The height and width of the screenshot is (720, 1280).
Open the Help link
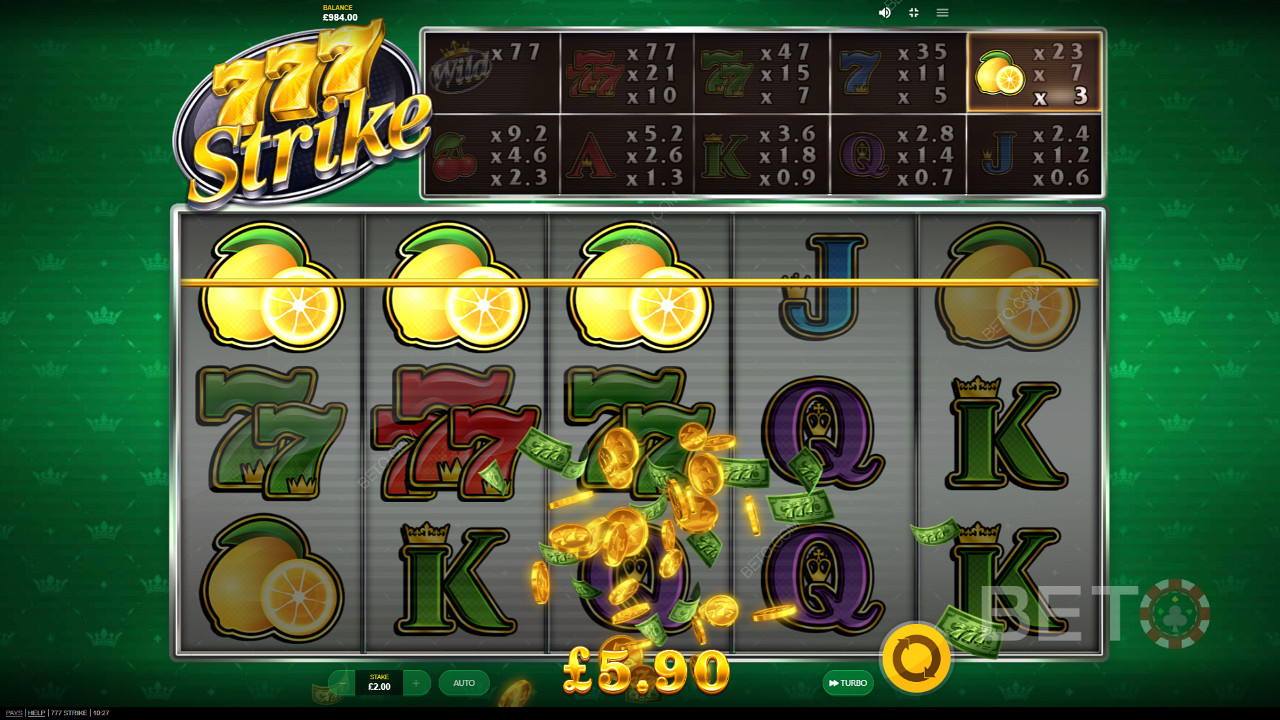click(37, 713)
